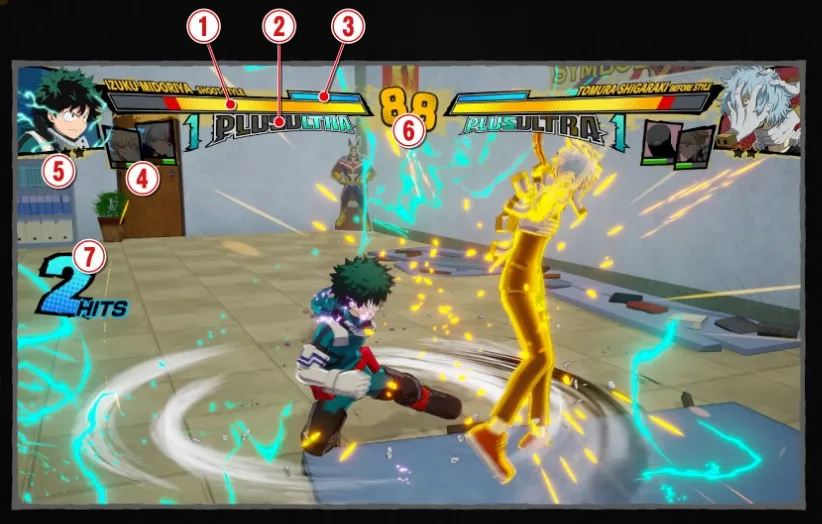822x524 pixels.
Task: Select Tomura Shigaraki's character portrait
Action: (760, 108)
